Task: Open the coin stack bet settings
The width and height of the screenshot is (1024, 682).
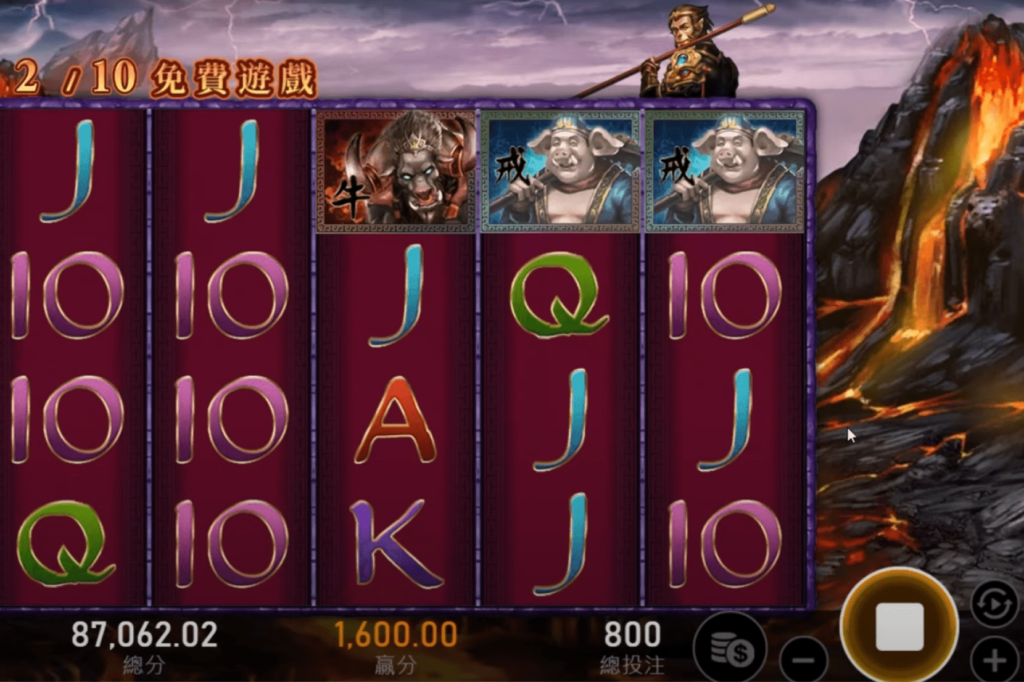Action: 729,647
